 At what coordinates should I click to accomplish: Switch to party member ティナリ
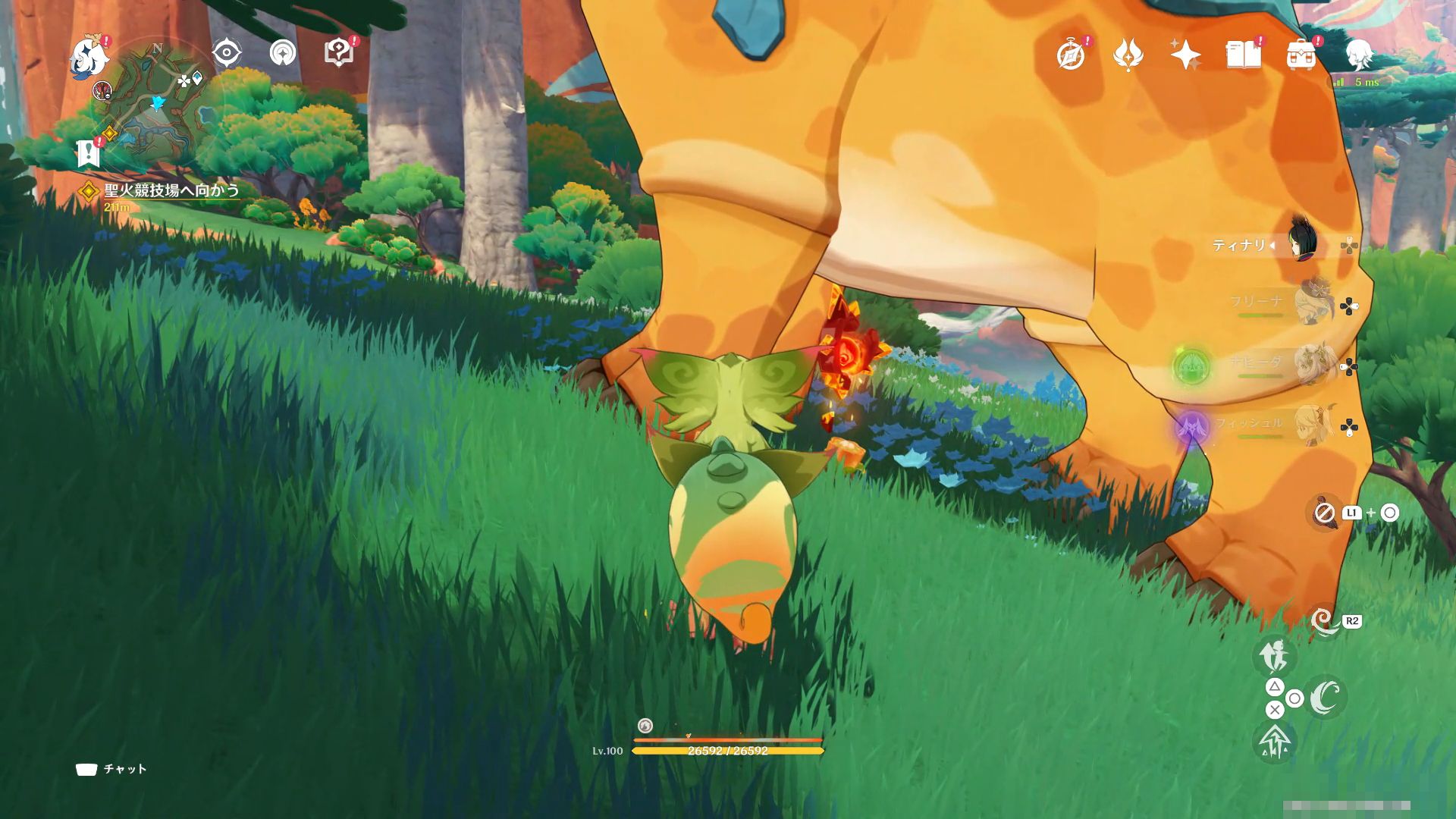(1303, 243)
